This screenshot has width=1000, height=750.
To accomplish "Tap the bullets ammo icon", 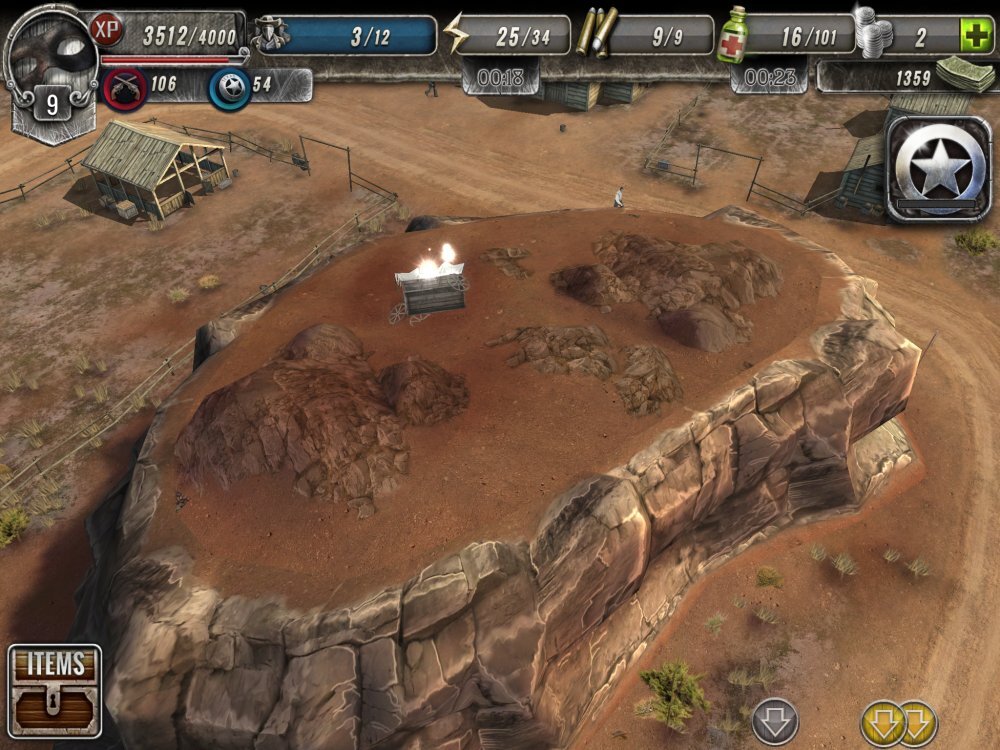I will click(595, 33).
